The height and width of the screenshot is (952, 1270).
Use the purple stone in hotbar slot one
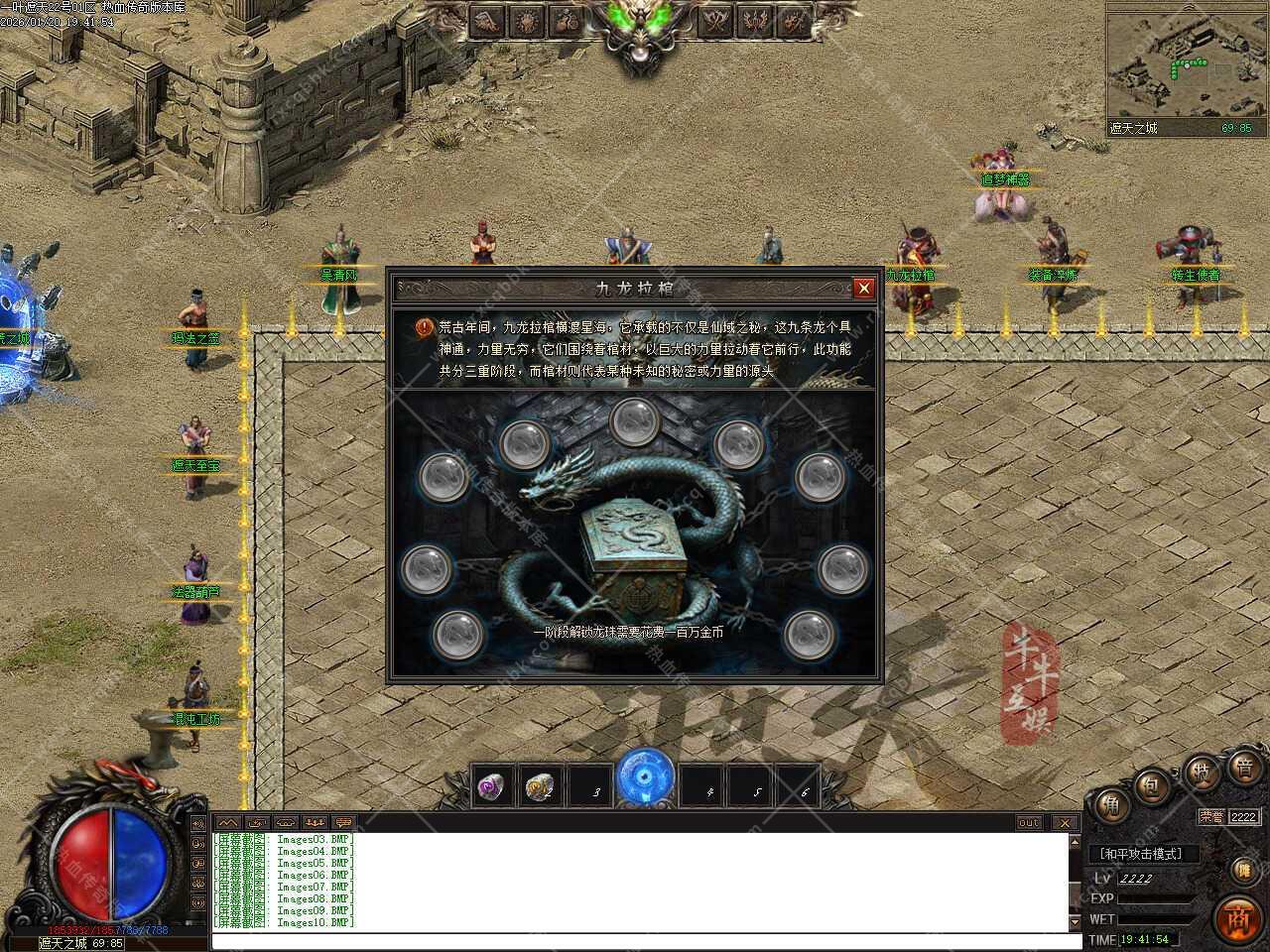(493, 787)
